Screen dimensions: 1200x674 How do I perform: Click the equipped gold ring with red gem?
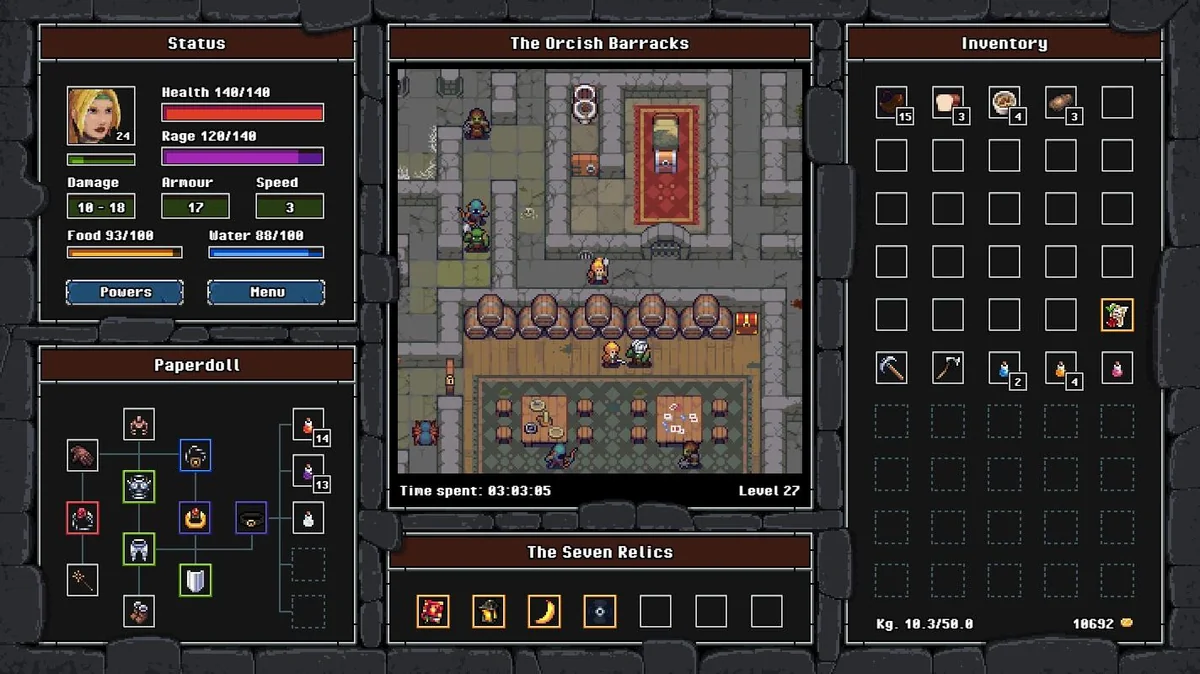195,518
